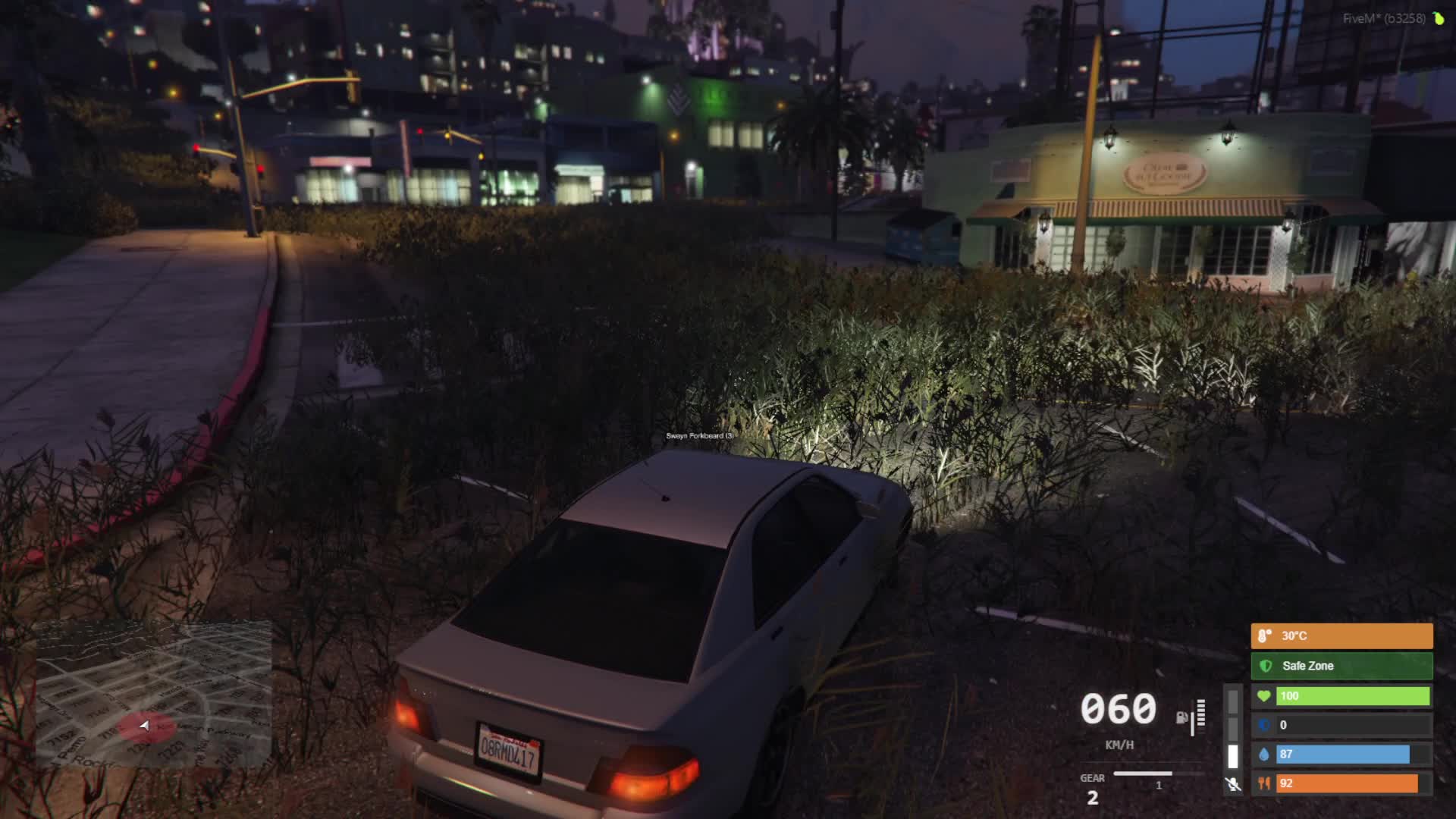Click the player arrow on the minimap
The width and height of the screenshot is (1456, 819).
point(144,726)
